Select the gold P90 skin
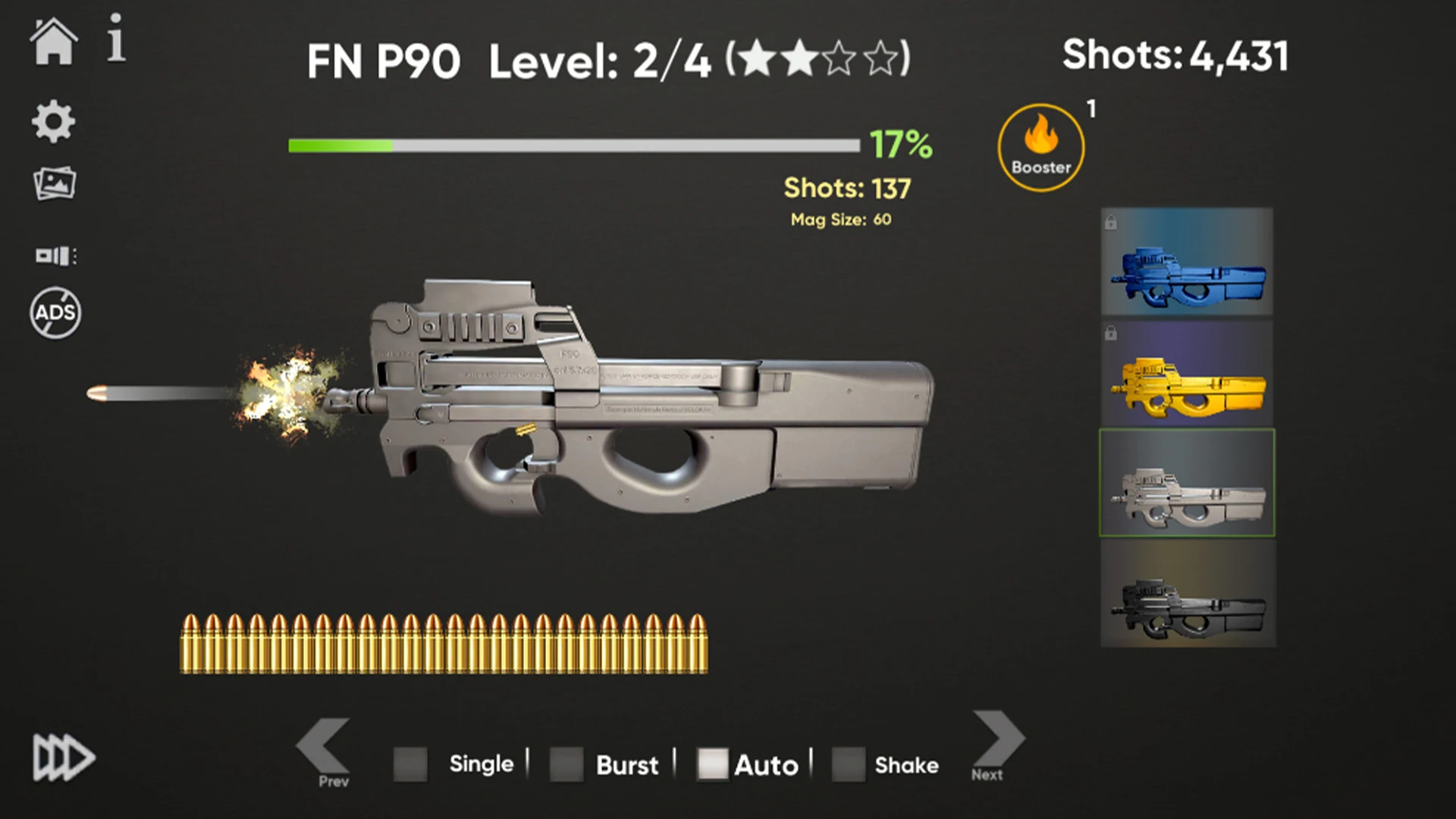This screenshot has height=819, width=1456. click(x=1187, y=373)
